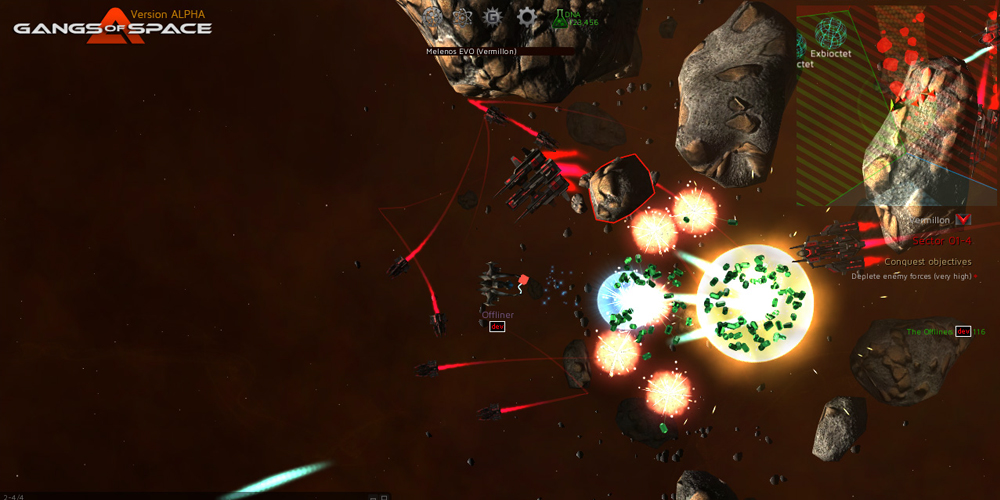This screenshot has width=1000, height=500.
Task: Open the gear settings icon
Action: click(x=526, y=16)
